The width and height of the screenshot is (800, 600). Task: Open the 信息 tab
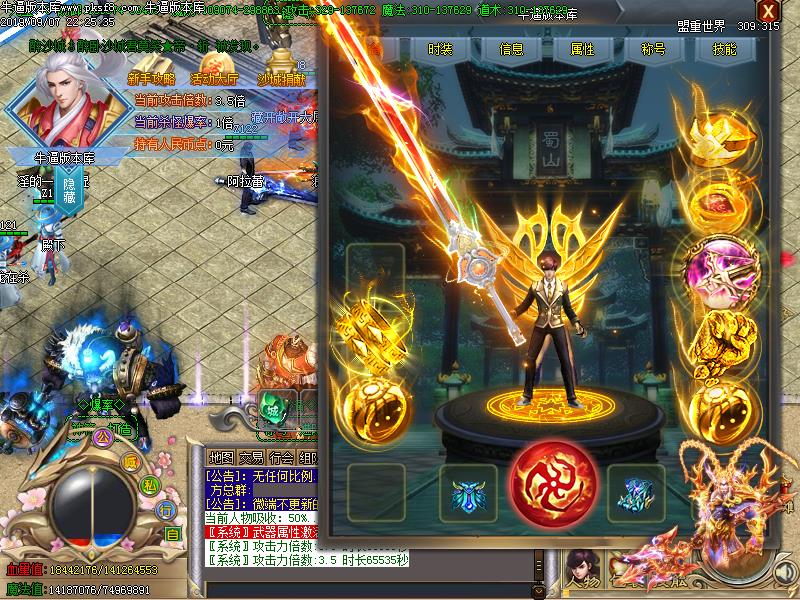pos(511,49)
